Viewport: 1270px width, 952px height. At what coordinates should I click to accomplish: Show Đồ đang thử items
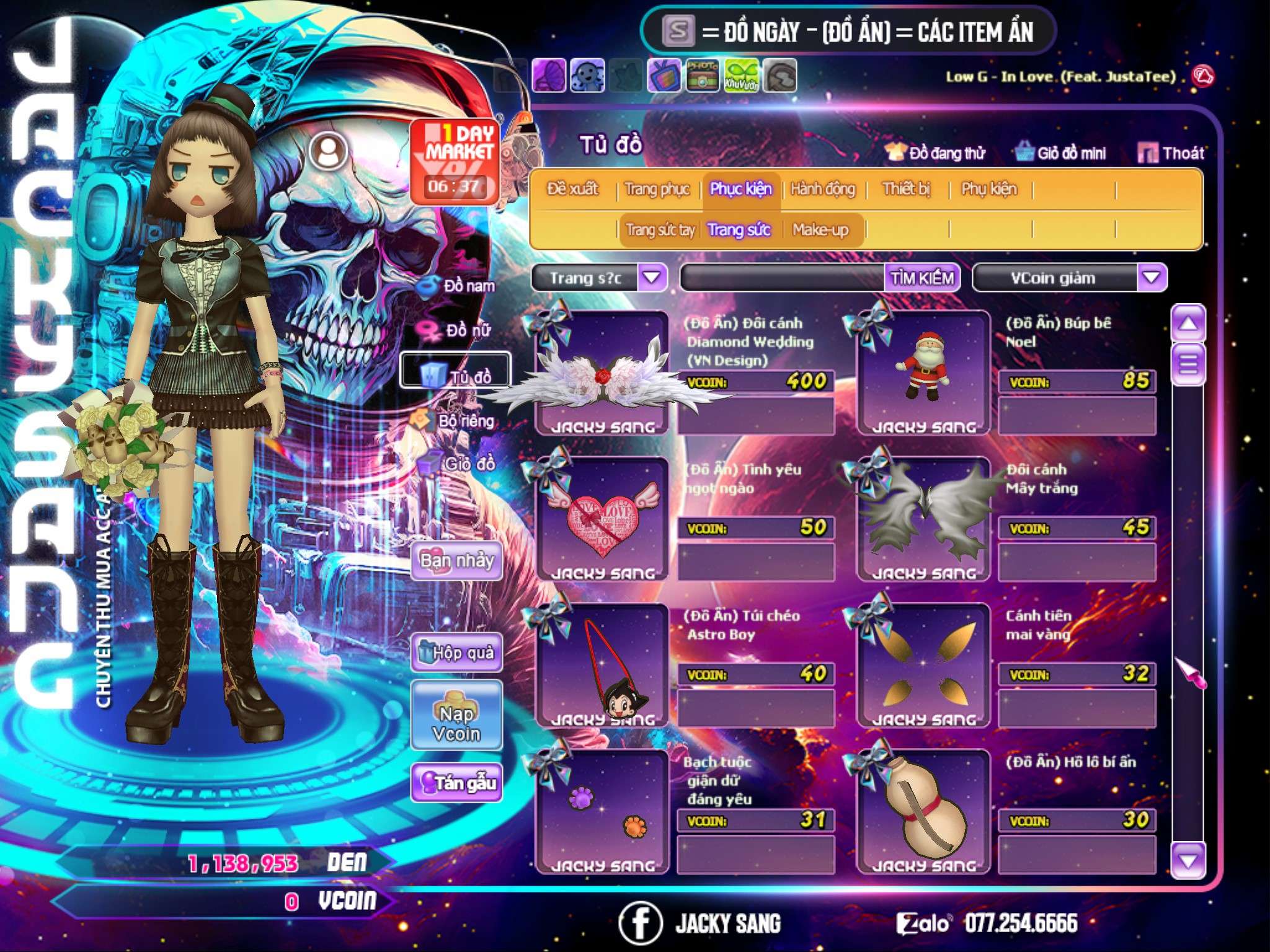pos(936,153)
